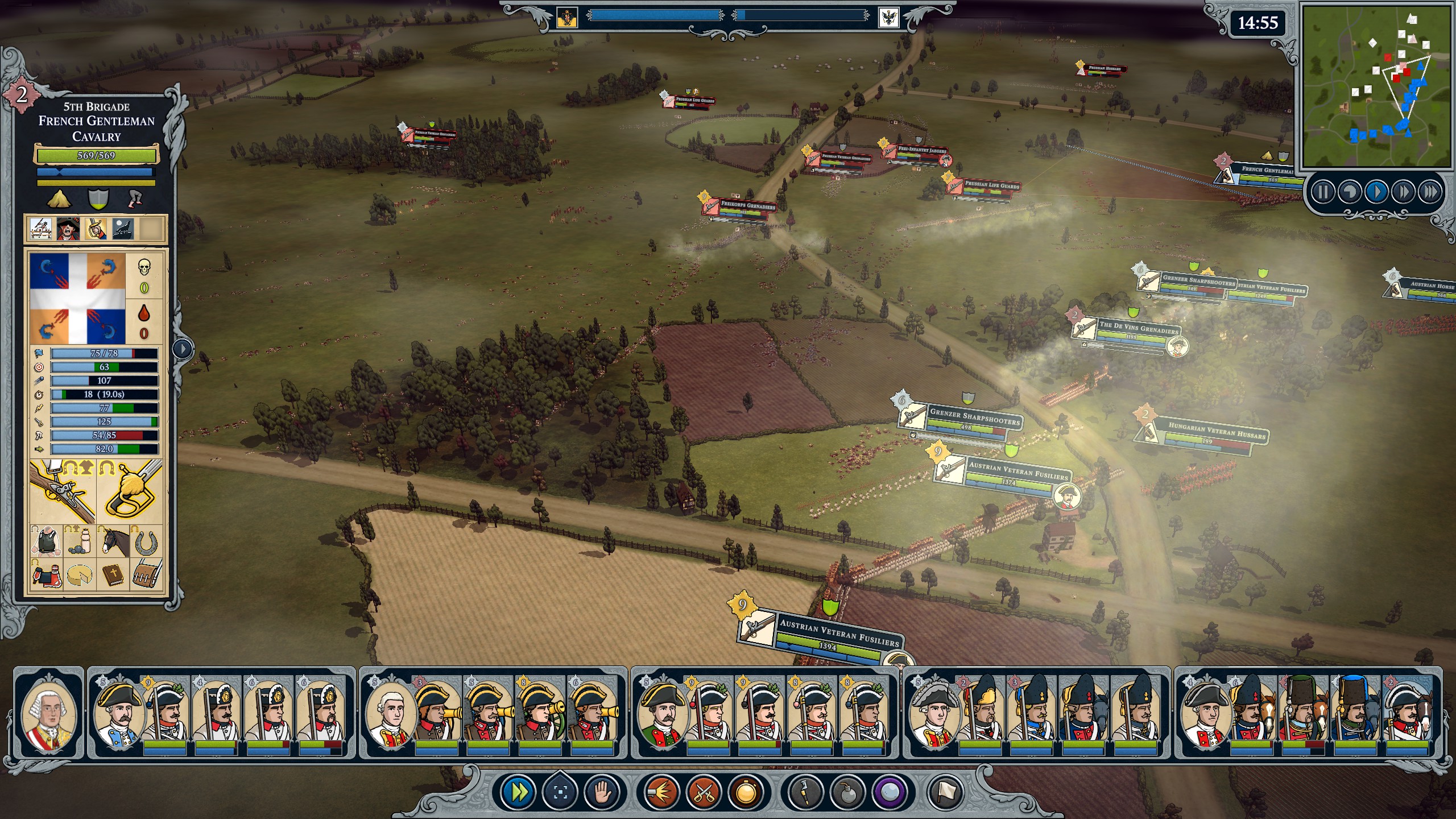Viewport: 1456px width, 819px height.
Task: Order a melee charge with crossed sabres
Action: point(704,792)
